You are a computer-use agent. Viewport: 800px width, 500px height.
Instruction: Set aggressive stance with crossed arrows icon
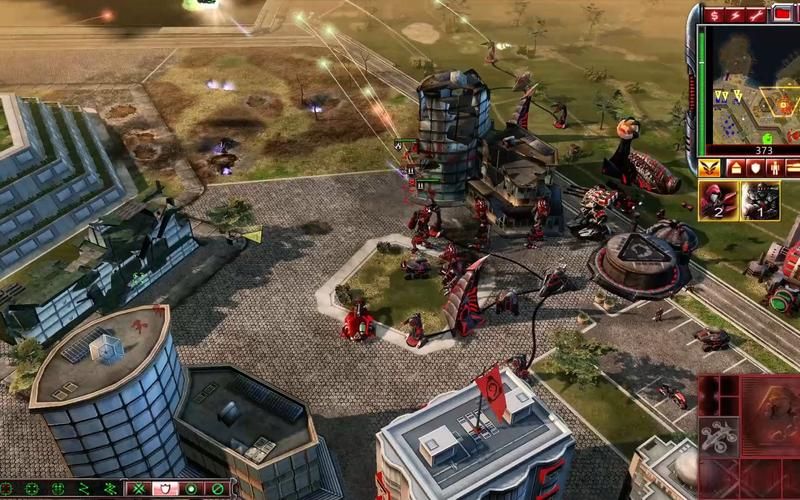coord(140,489)
